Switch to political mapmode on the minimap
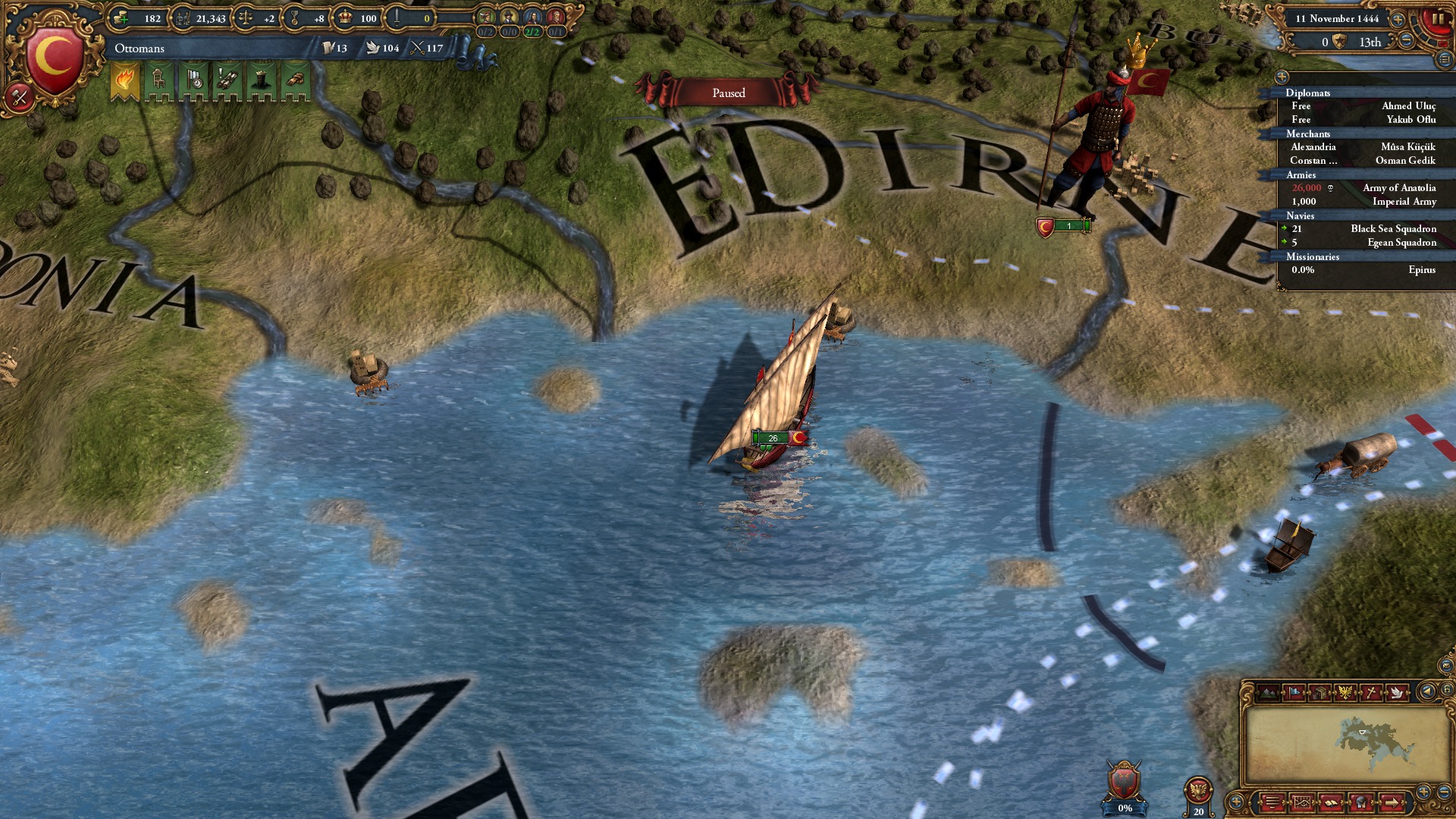This screenshot has height=819, width=1456. [1294, 692]
